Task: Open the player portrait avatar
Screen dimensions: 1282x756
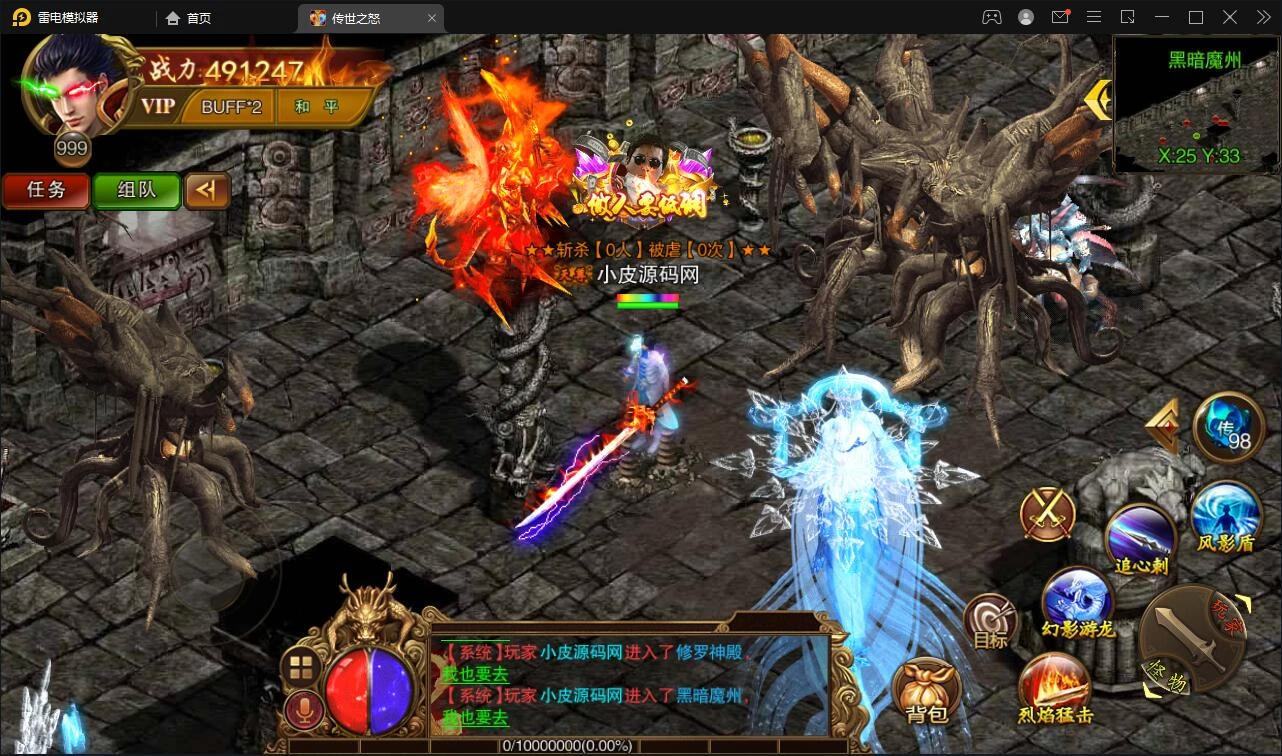Action: tap(75, 88)
